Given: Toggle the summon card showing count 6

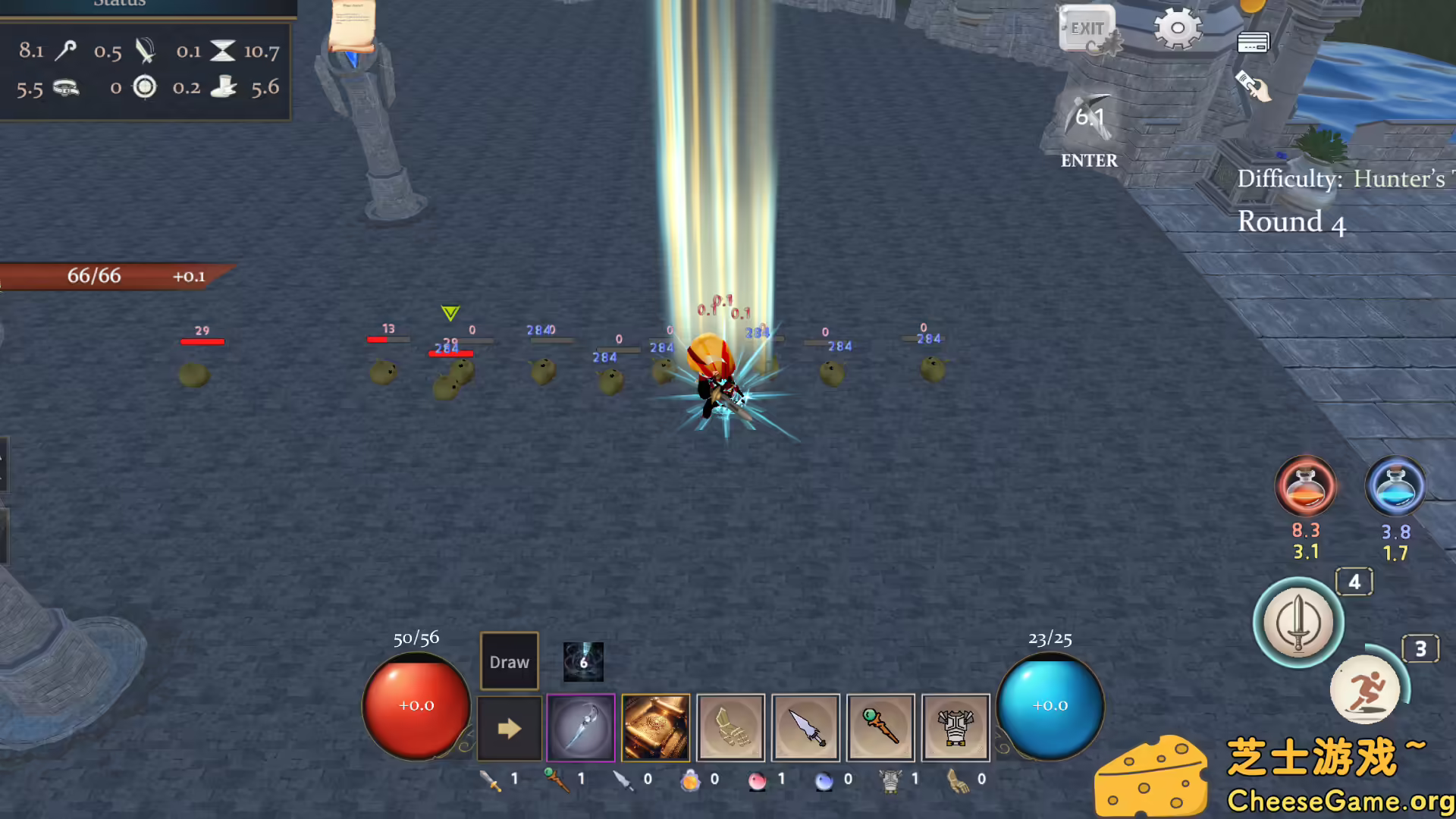Looking at the screenshot, I should [582, 661].
